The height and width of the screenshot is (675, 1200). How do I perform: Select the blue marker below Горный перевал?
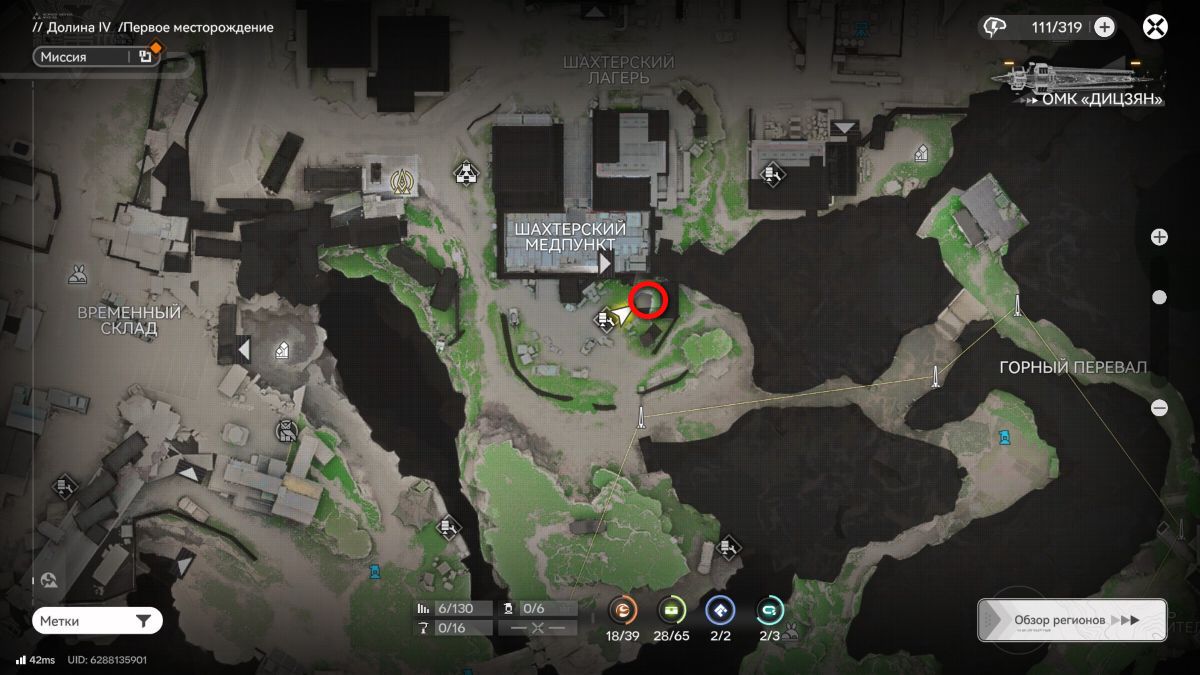[x=1003, y=437]
